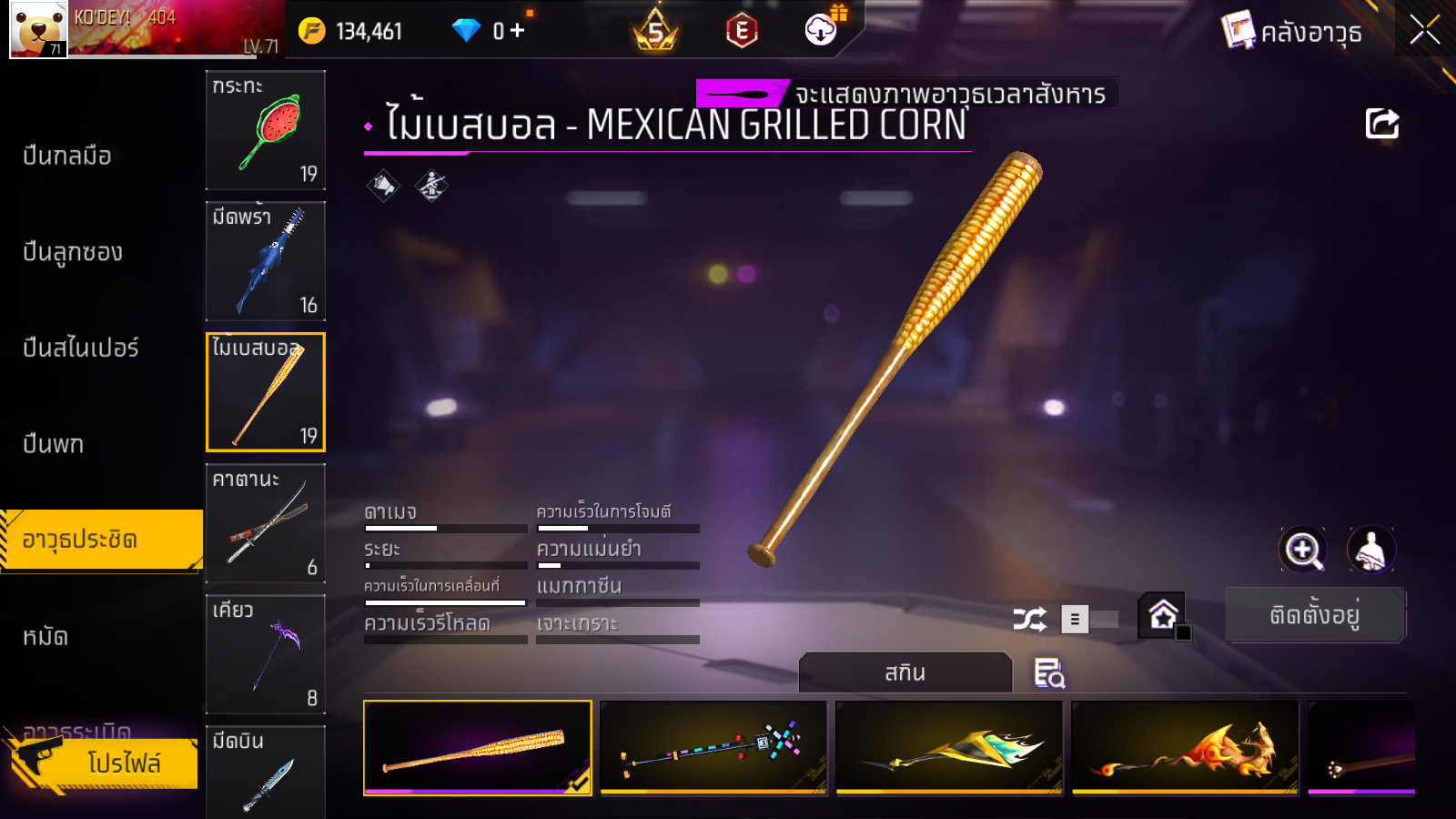Select the คาตานะ katana weapon
Viewport: 1456px width, 819px height.
pos(265,523)
